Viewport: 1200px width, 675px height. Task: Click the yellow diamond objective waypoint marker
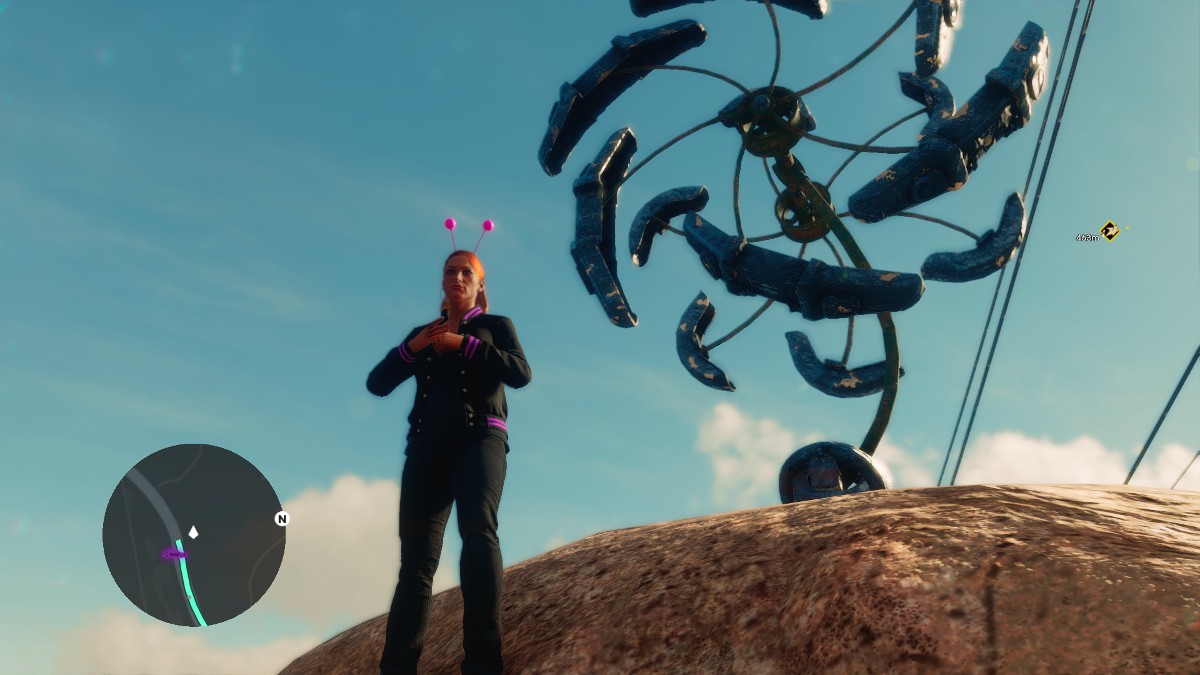[1109, 231]
